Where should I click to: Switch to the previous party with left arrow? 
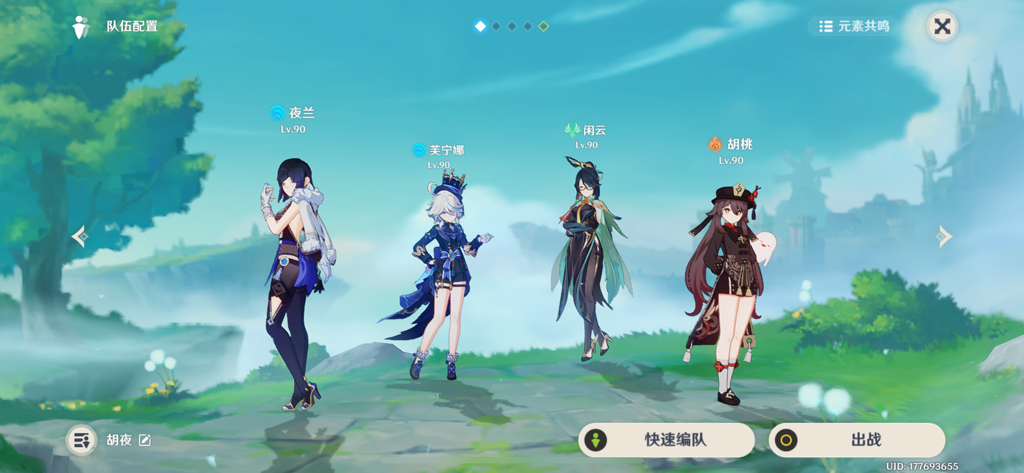(80, 236)
